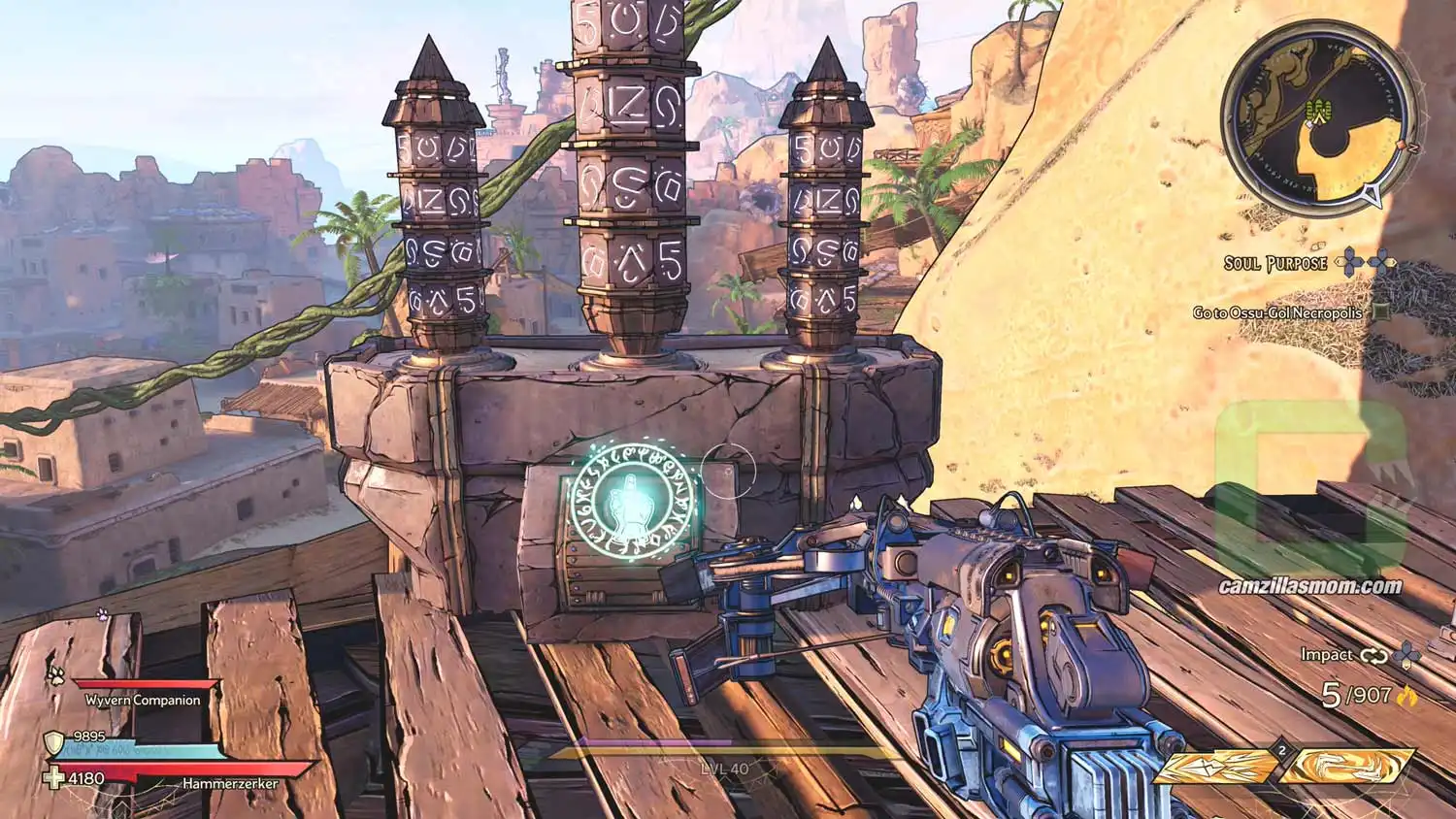
Task: Click the paw print icon above Wyvern Companion
Action: [x=54, y=677]
